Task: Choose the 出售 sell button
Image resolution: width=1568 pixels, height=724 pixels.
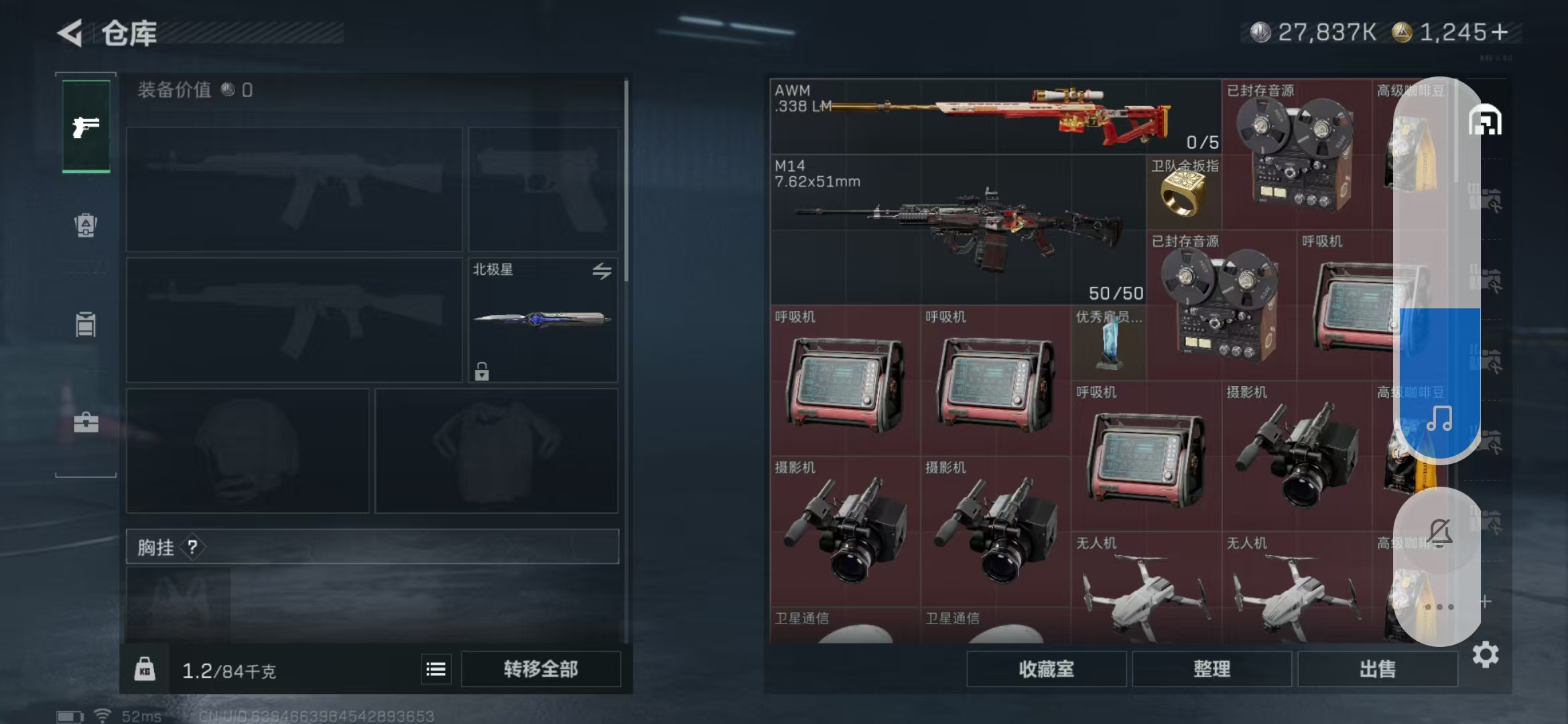Action: coord(1378,669)
